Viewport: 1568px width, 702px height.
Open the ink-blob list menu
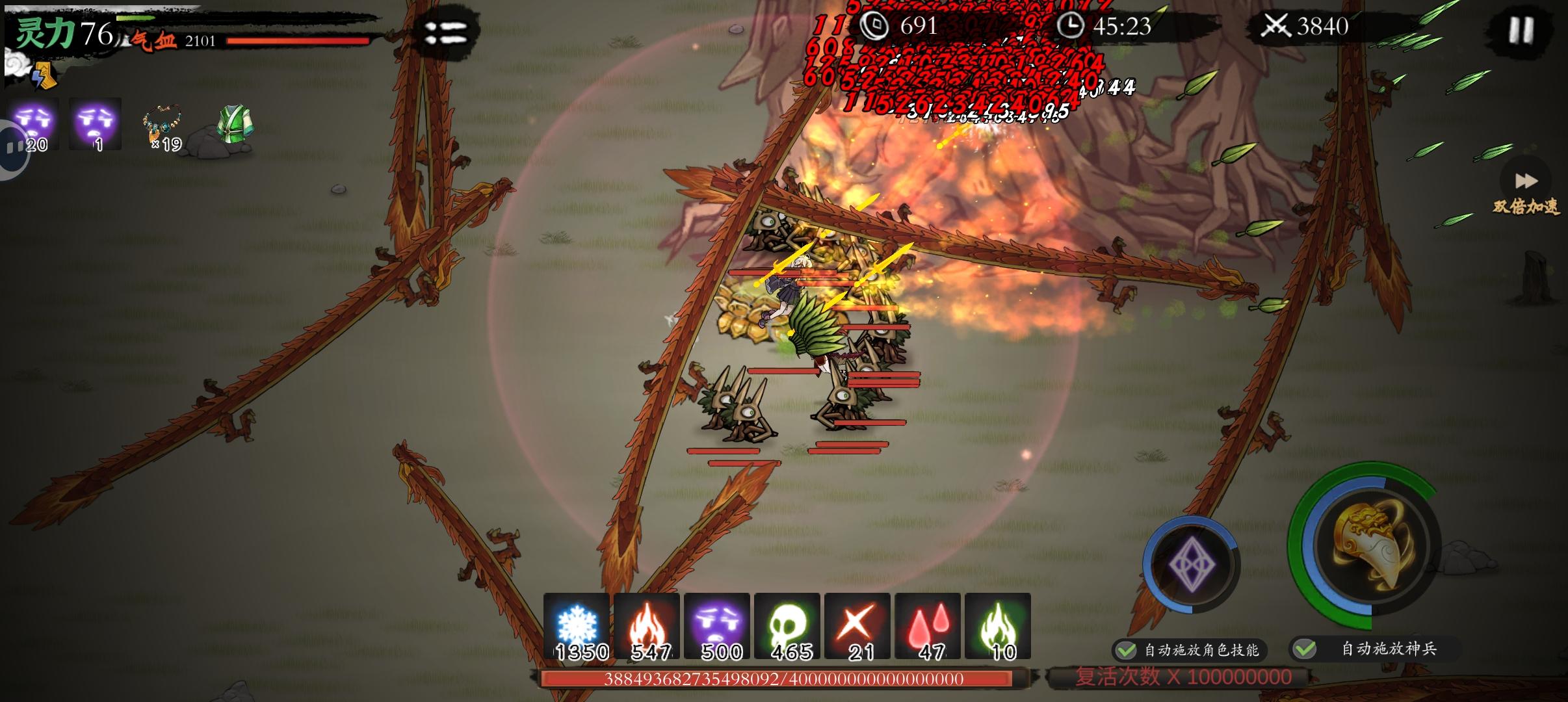445,32
